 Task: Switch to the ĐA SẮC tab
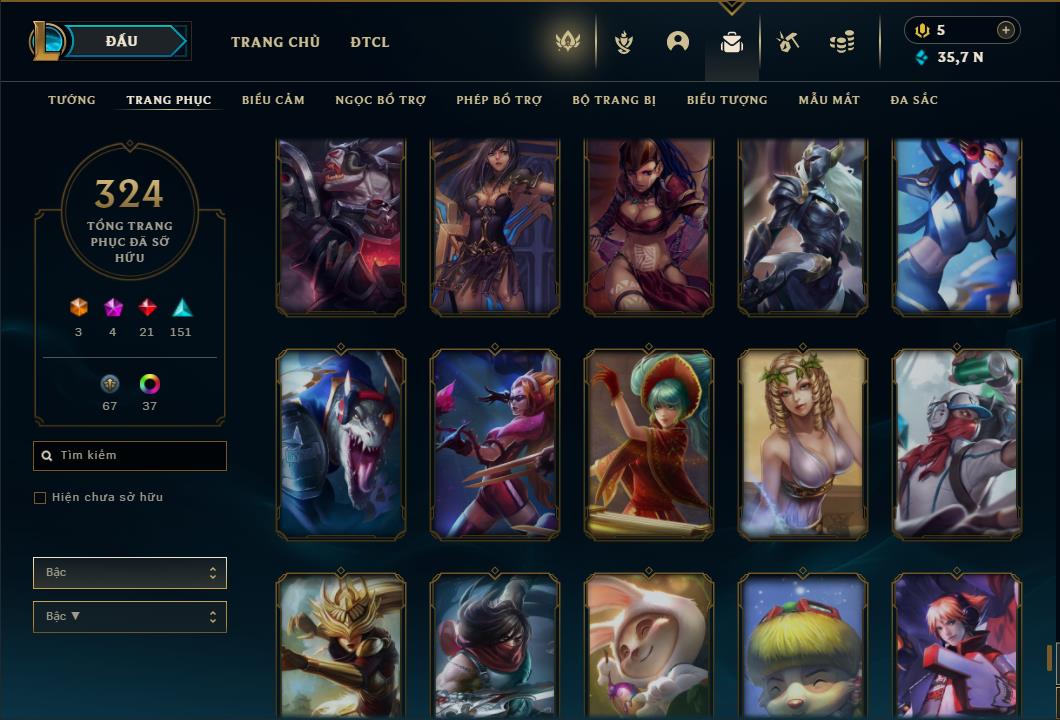click(914, 100)
